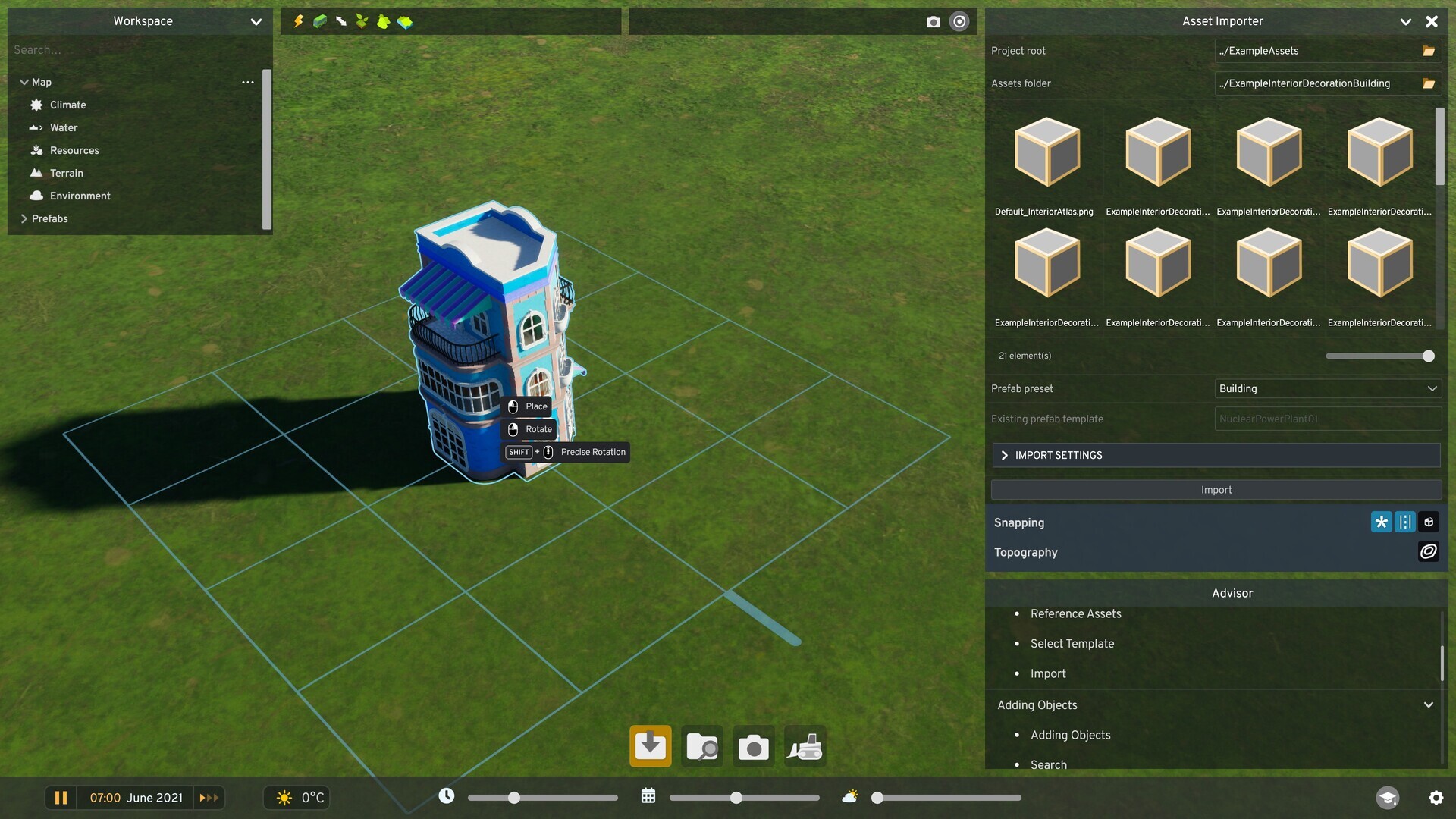Click the bulldozer tool at bottom center
The width and height of the screenshot is (1456, 819).
(805, 745)
